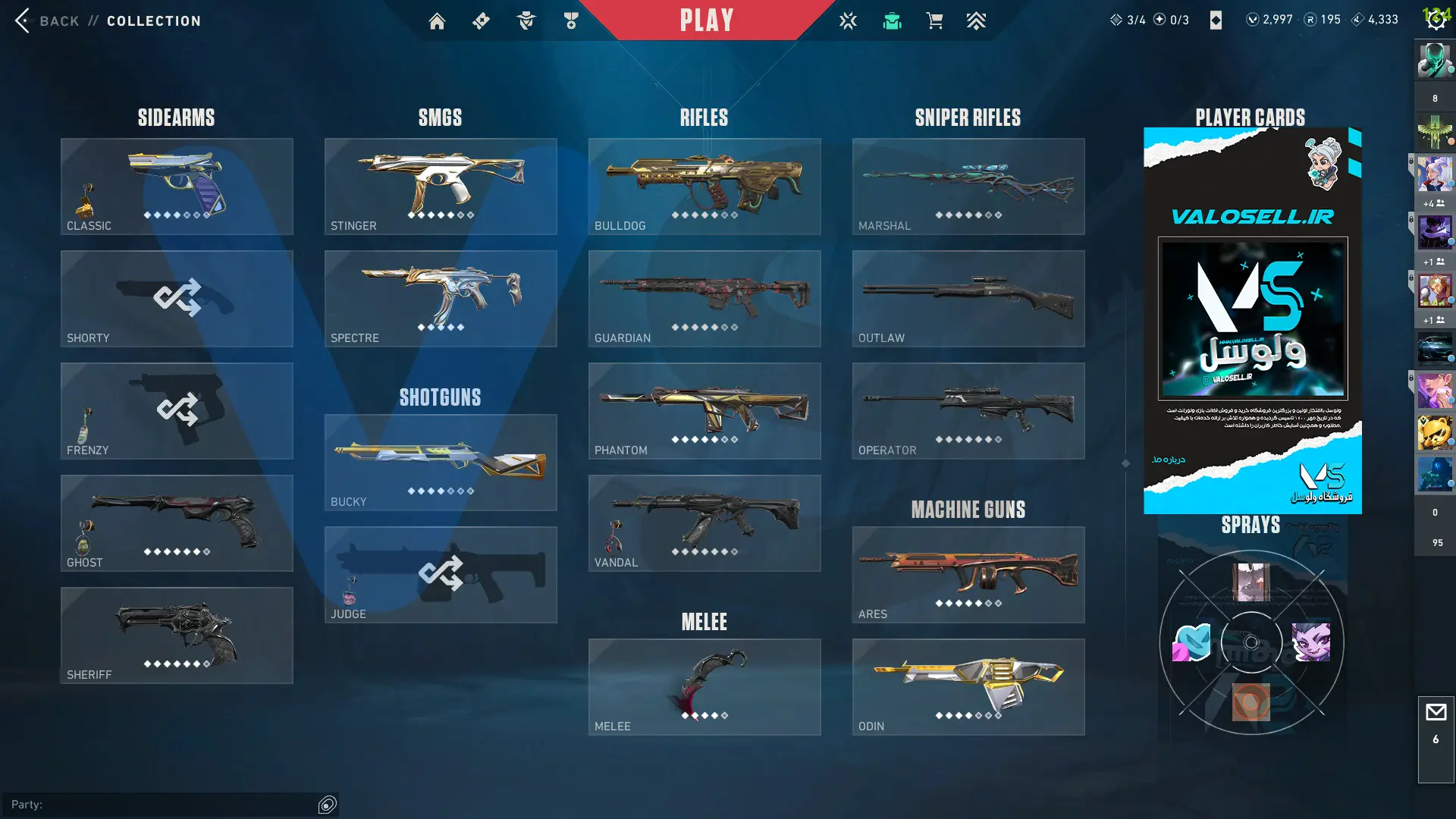The width and height of the screenshot is (1456, 819).
Task: Select the Bucky shotgun slot
Action: click(x=441, y=463)
